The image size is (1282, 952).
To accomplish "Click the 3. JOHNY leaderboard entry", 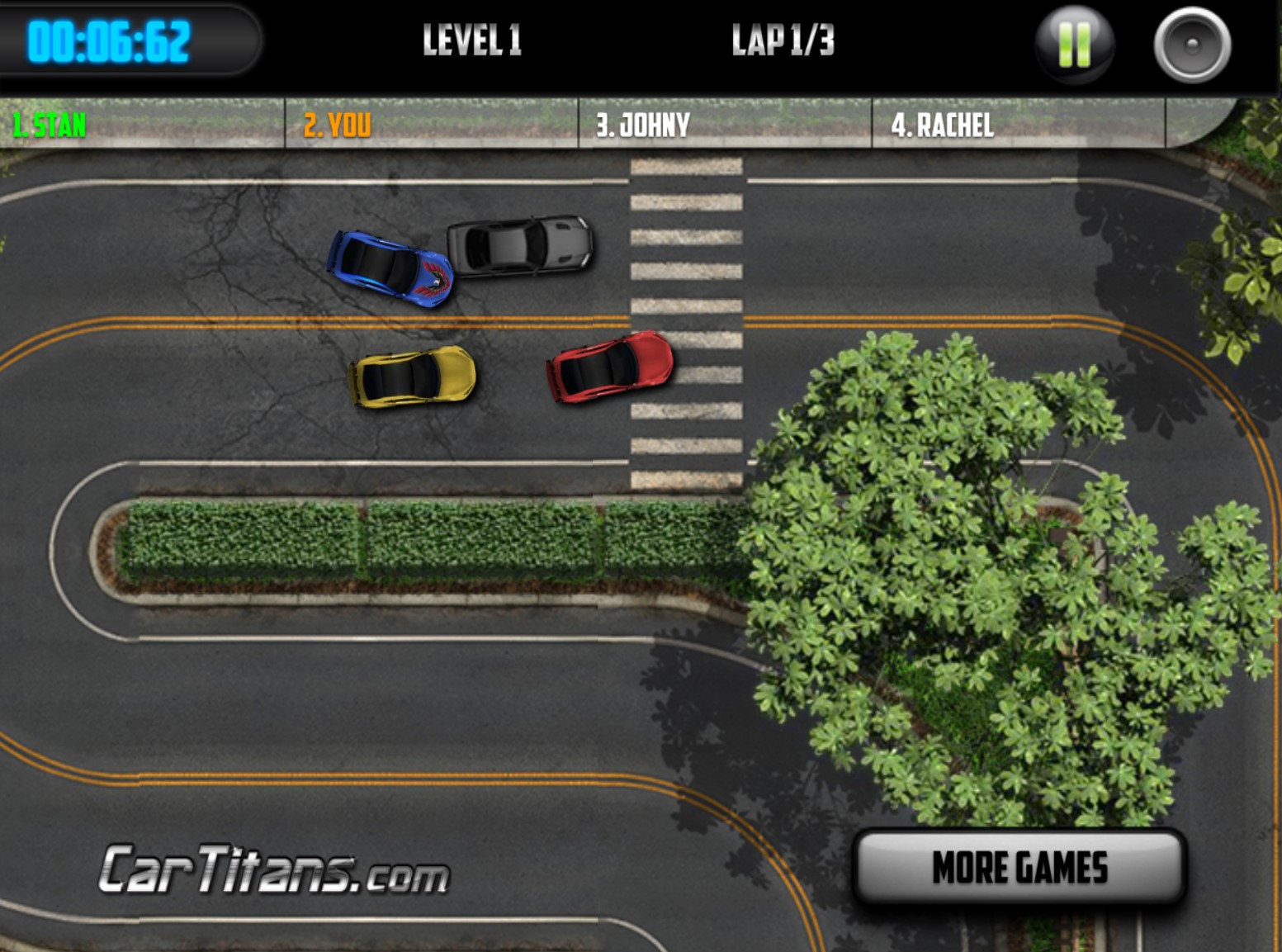I will [x=641, y=123].
